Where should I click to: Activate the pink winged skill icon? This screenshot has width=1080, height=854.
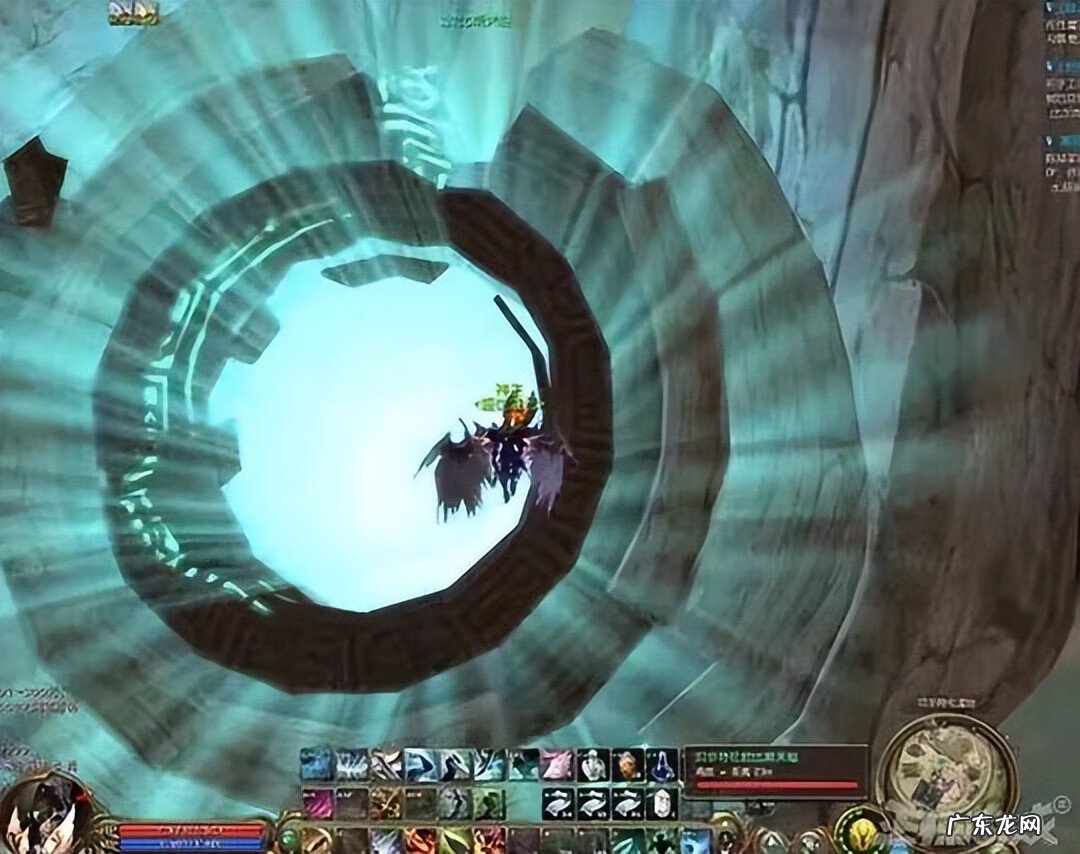557,765
